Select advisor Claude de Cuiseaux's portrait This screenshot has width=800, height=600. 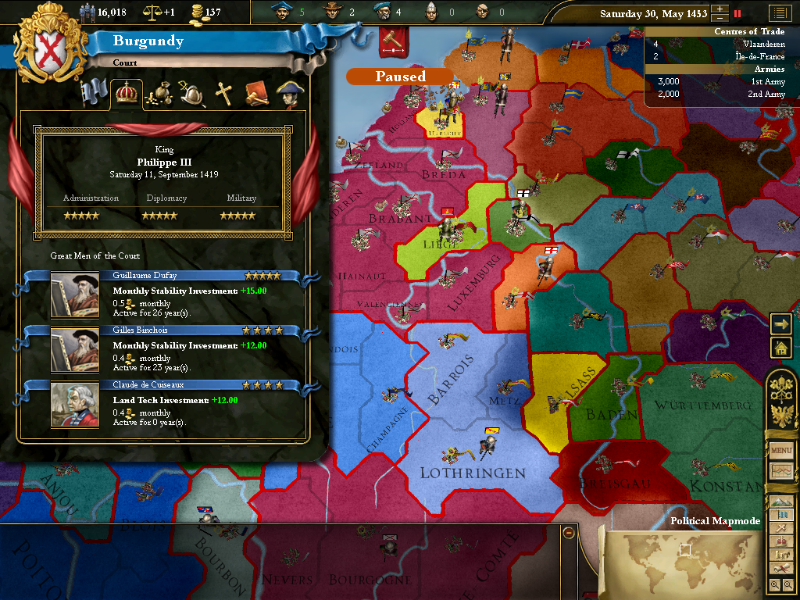(x=75, y=406)
